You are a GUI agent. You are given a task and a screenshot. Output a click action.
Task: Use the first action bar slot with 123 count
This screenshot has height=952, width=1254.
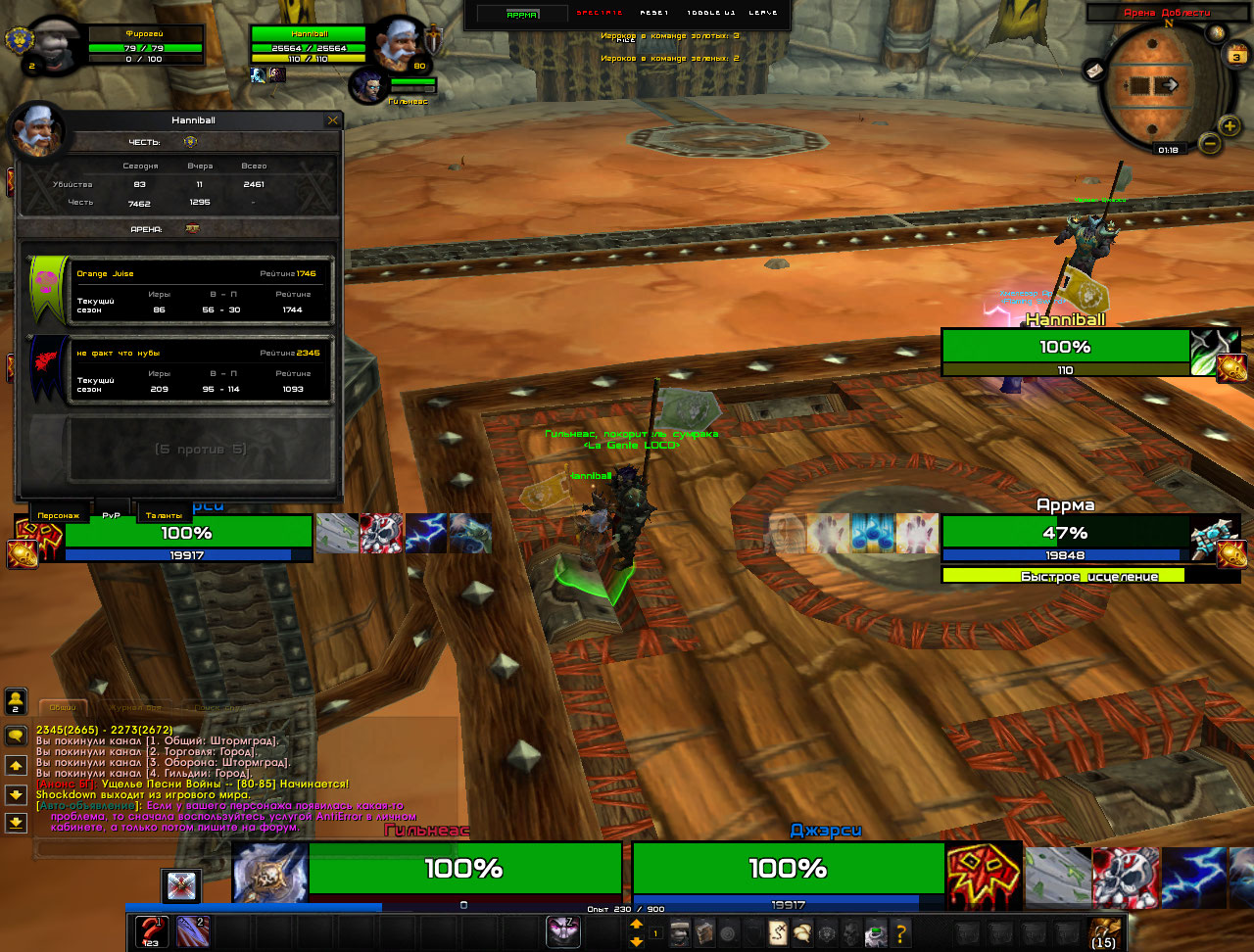pyautogui.click(x=151, y=931)
